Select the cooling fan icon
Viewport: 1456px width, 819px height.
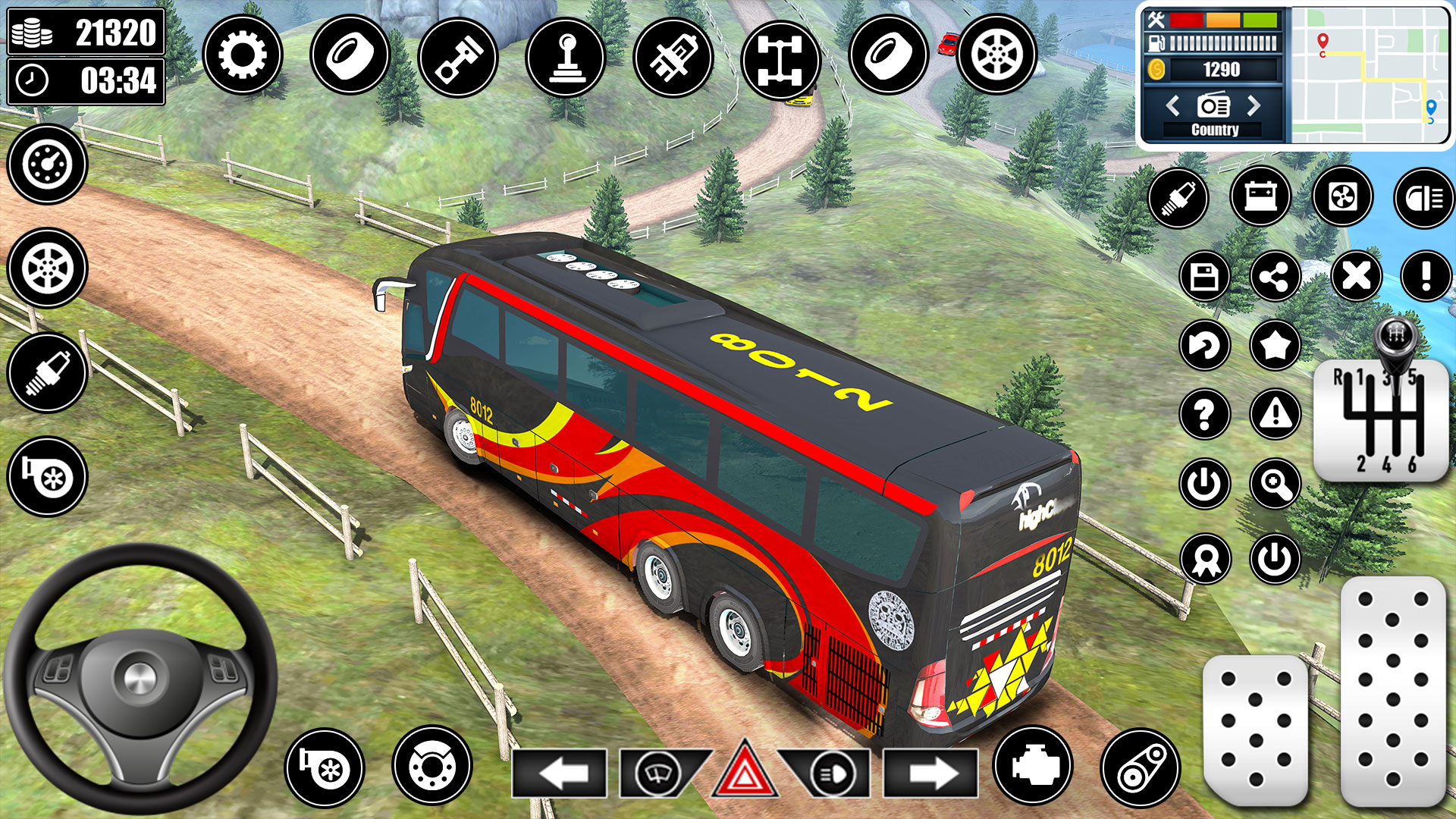click(1343, 198)
